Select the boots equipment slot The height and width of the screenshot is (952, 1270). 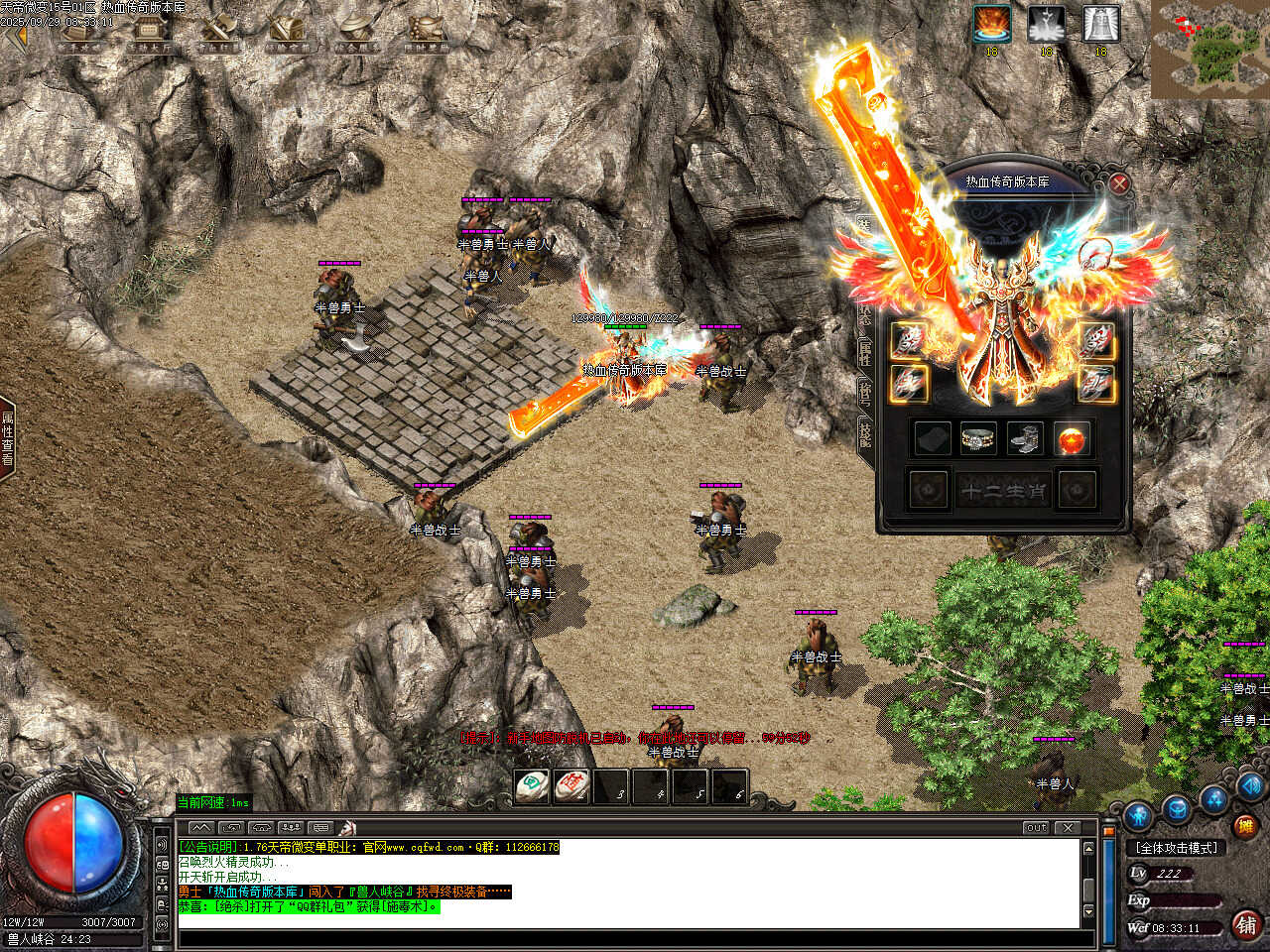point(1025,439)
